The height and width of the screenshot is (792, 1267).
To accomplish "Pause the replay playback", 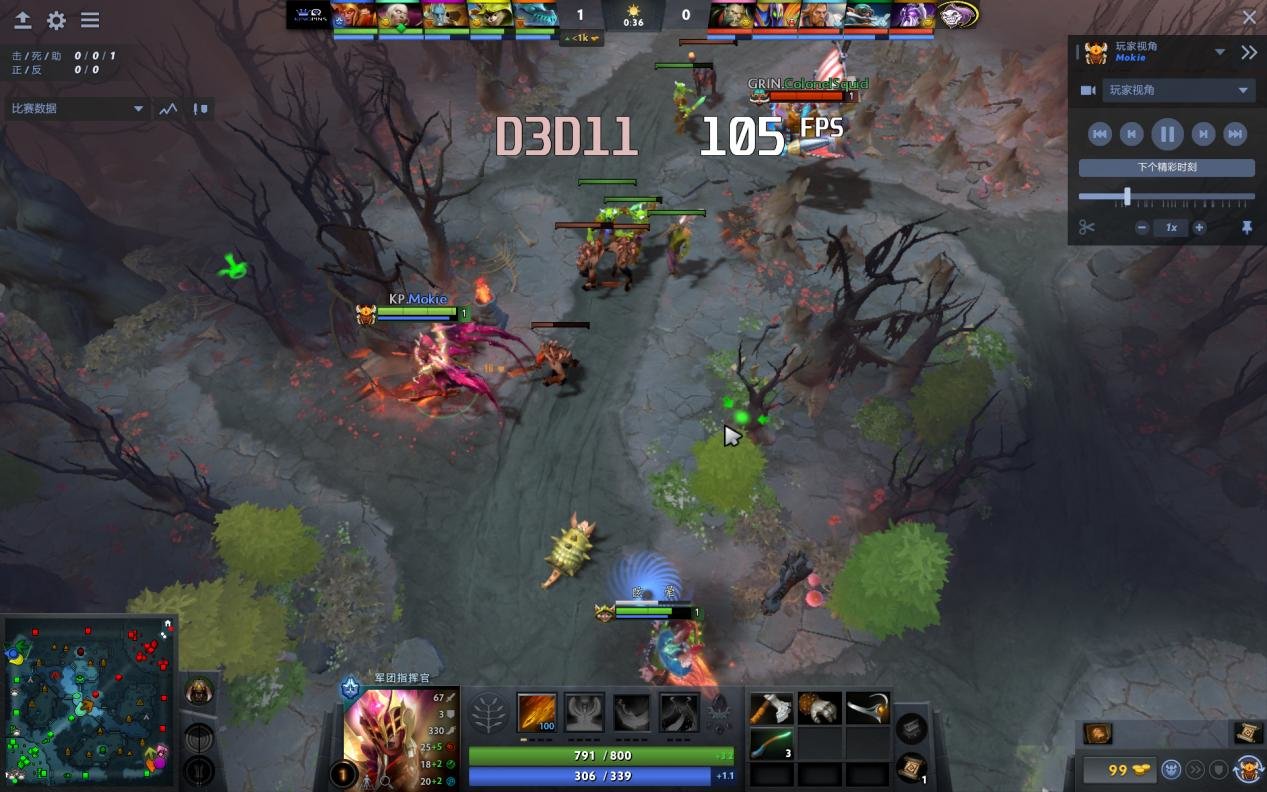I will pos(1167,134).
